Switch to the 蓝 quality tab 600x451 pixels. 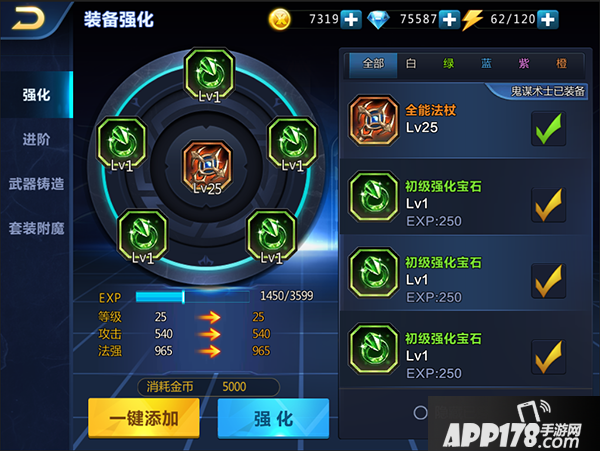coord(486,63)
